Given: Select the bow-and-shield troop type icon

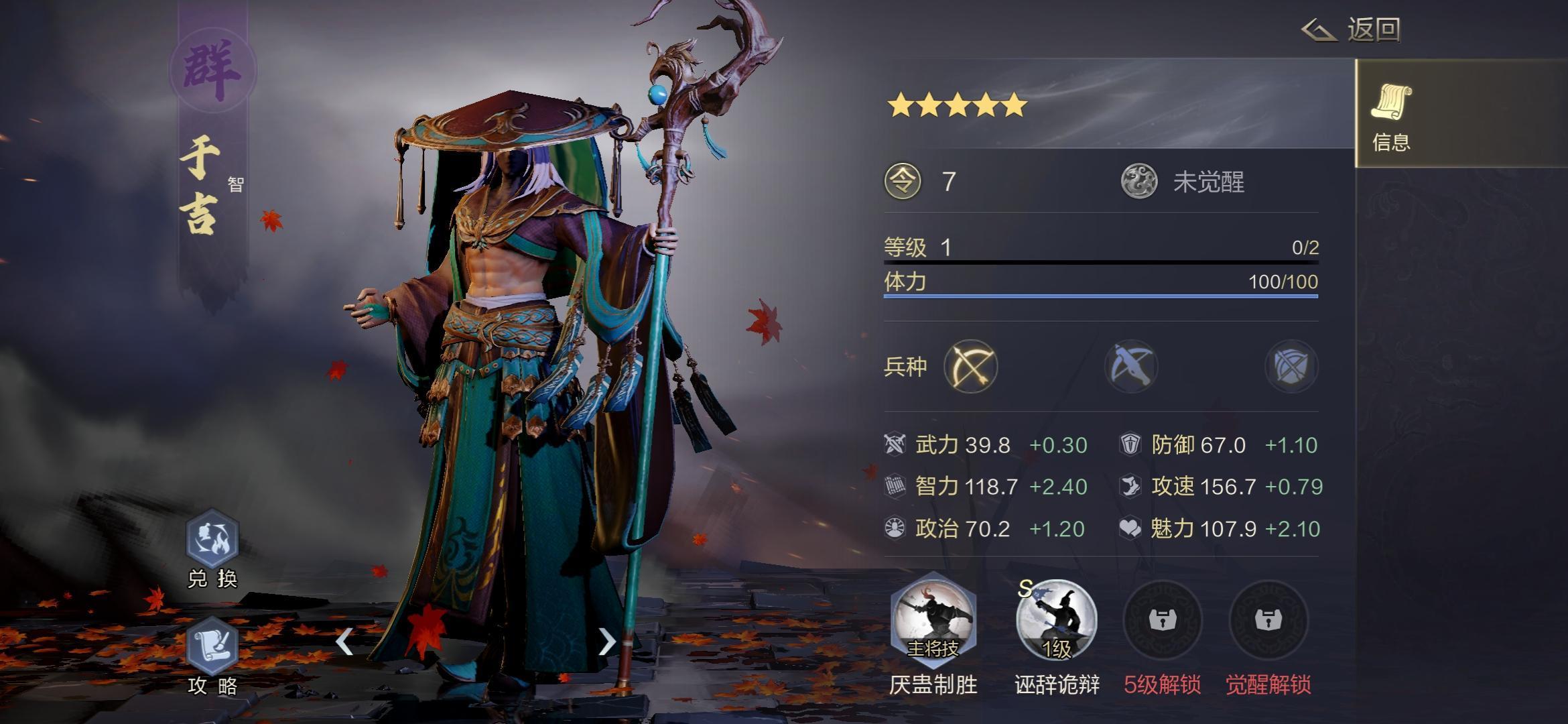Looking at the screenshot, I should click(x=1291, y=366).
